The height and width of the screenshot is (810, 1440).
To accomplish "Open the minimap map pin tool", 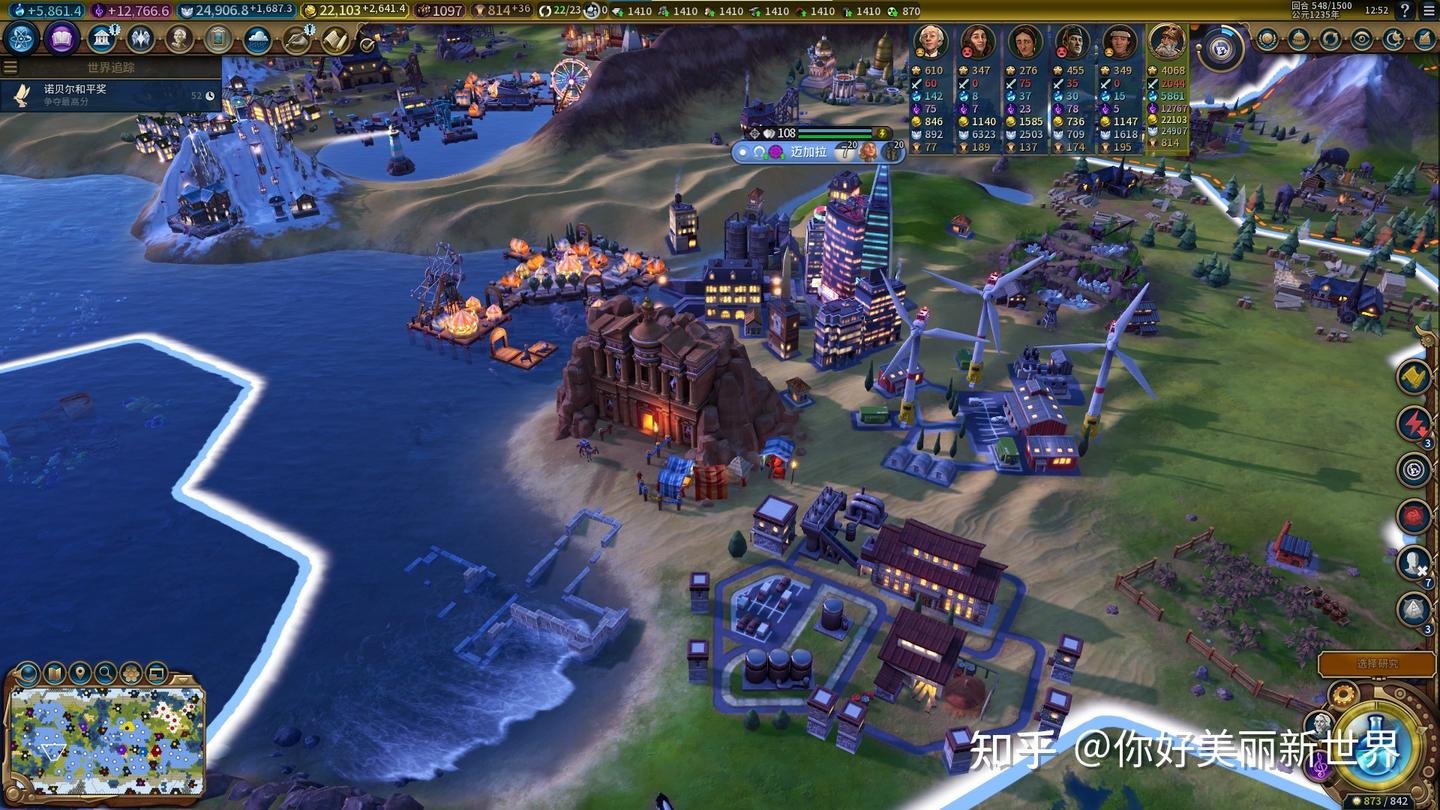I will [80, 672].
